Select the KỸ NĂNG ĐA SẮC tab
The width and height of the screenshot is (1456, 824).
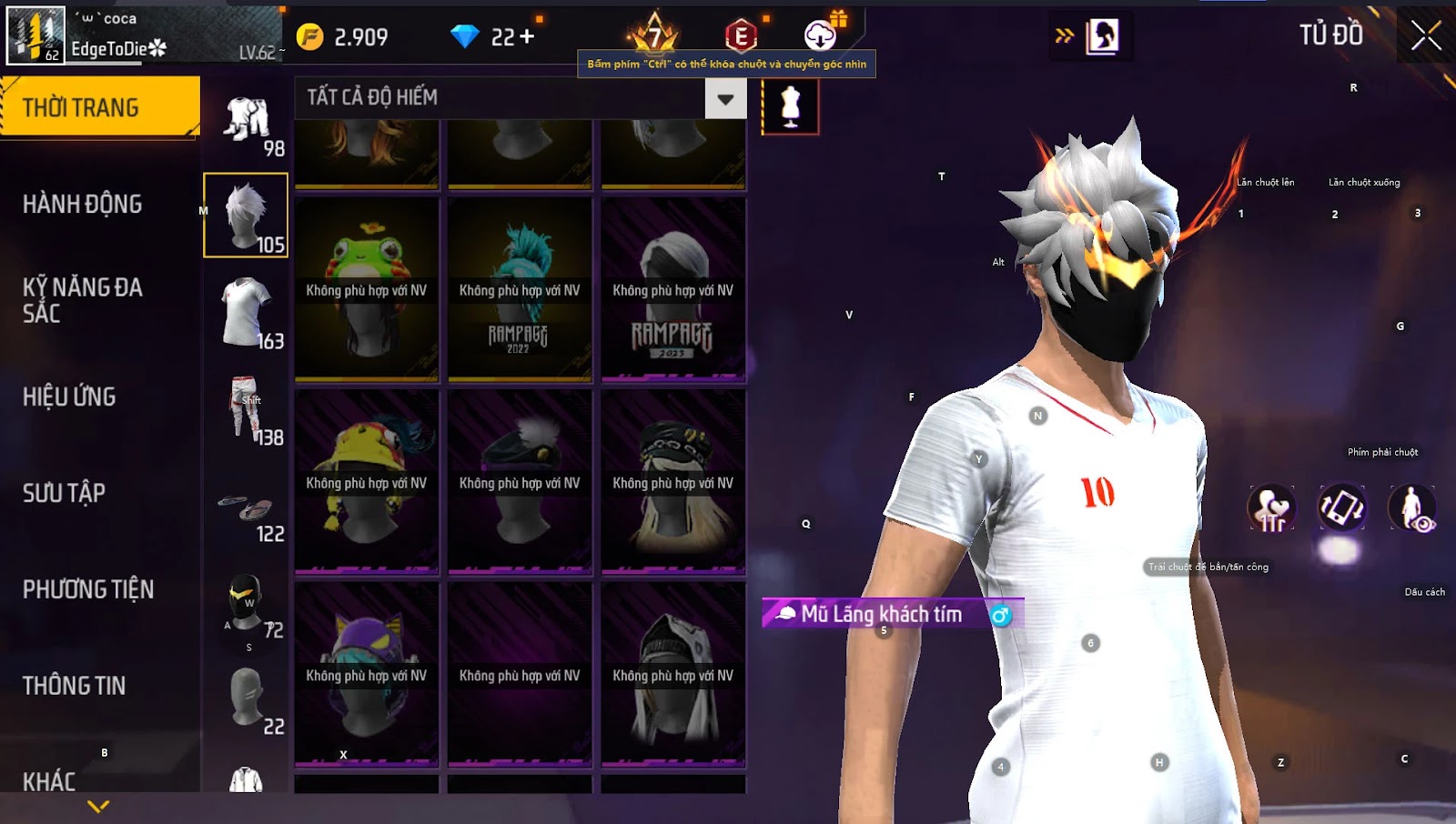tap(83, 300)
